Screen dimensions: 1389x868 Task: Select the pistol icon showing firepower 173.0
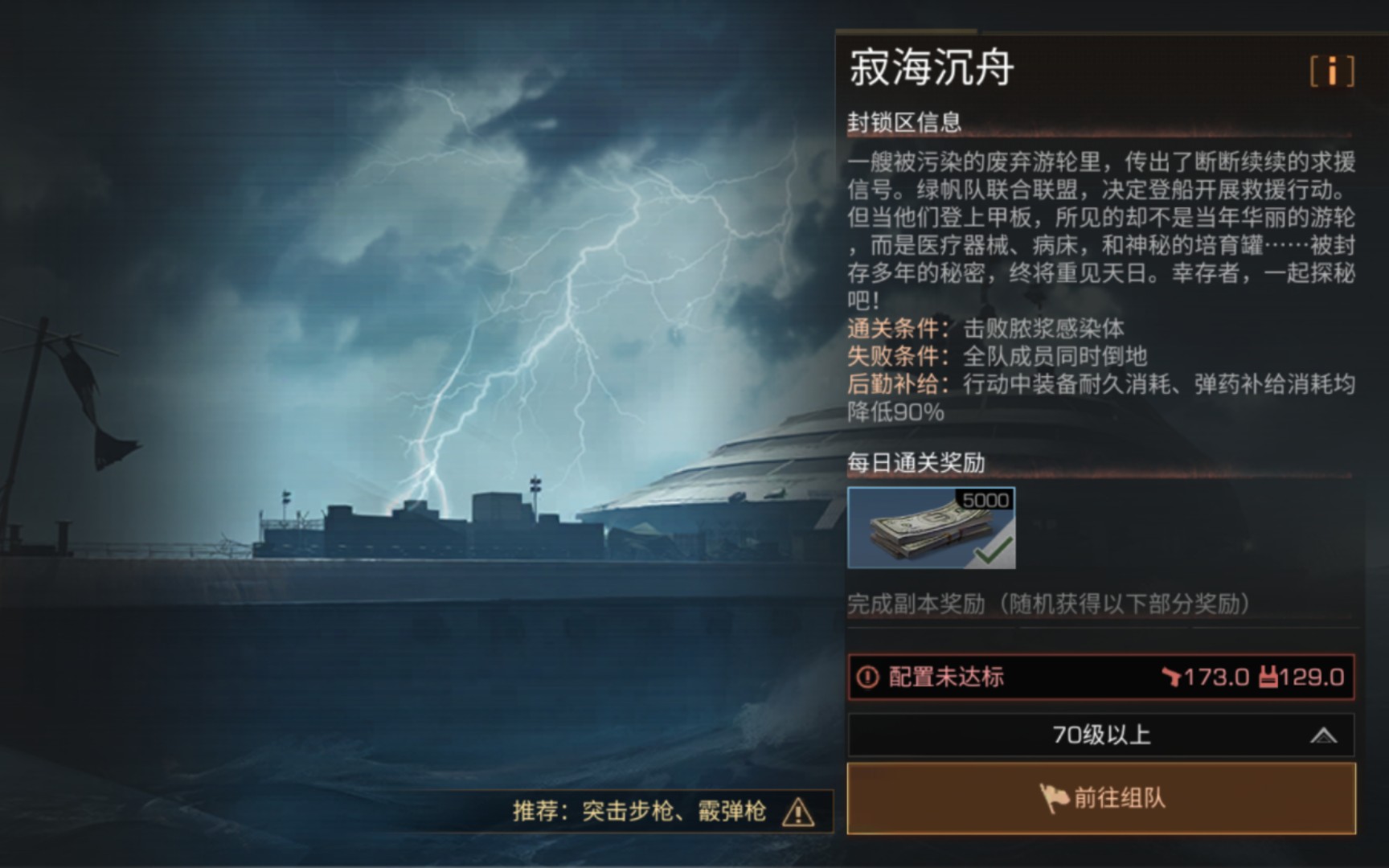tap(1173, 678)
